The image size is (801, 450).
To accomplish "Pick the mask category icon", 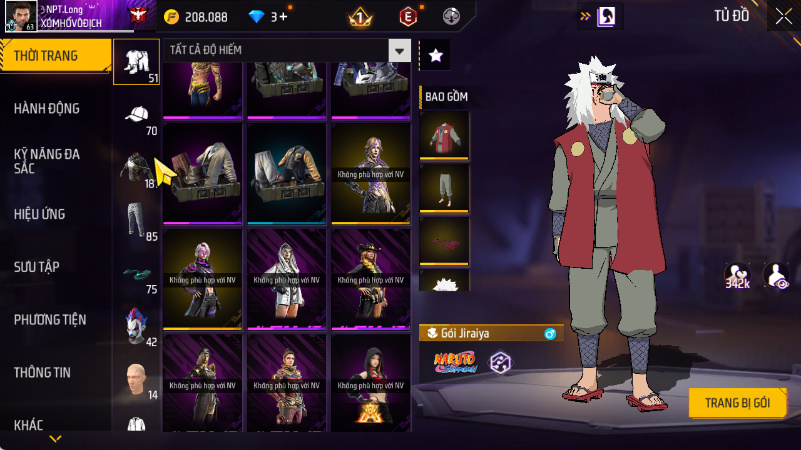I will tap(136, 324).
